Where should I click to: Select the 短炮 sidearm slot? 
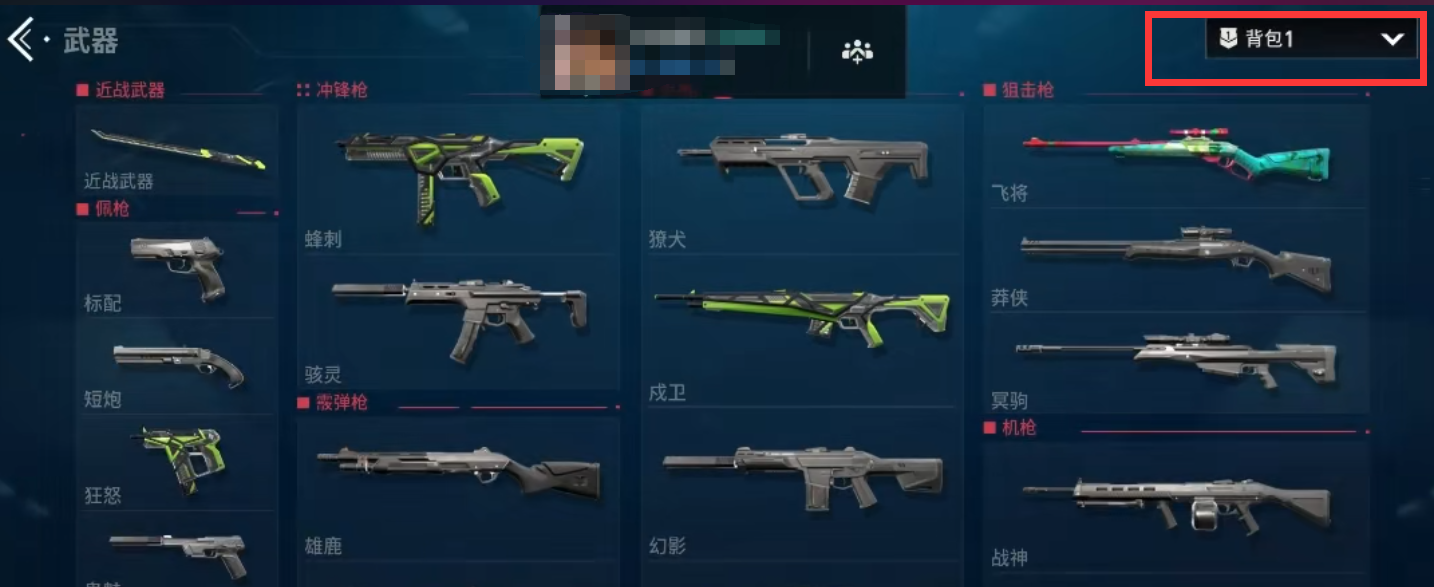pos(178,365)
